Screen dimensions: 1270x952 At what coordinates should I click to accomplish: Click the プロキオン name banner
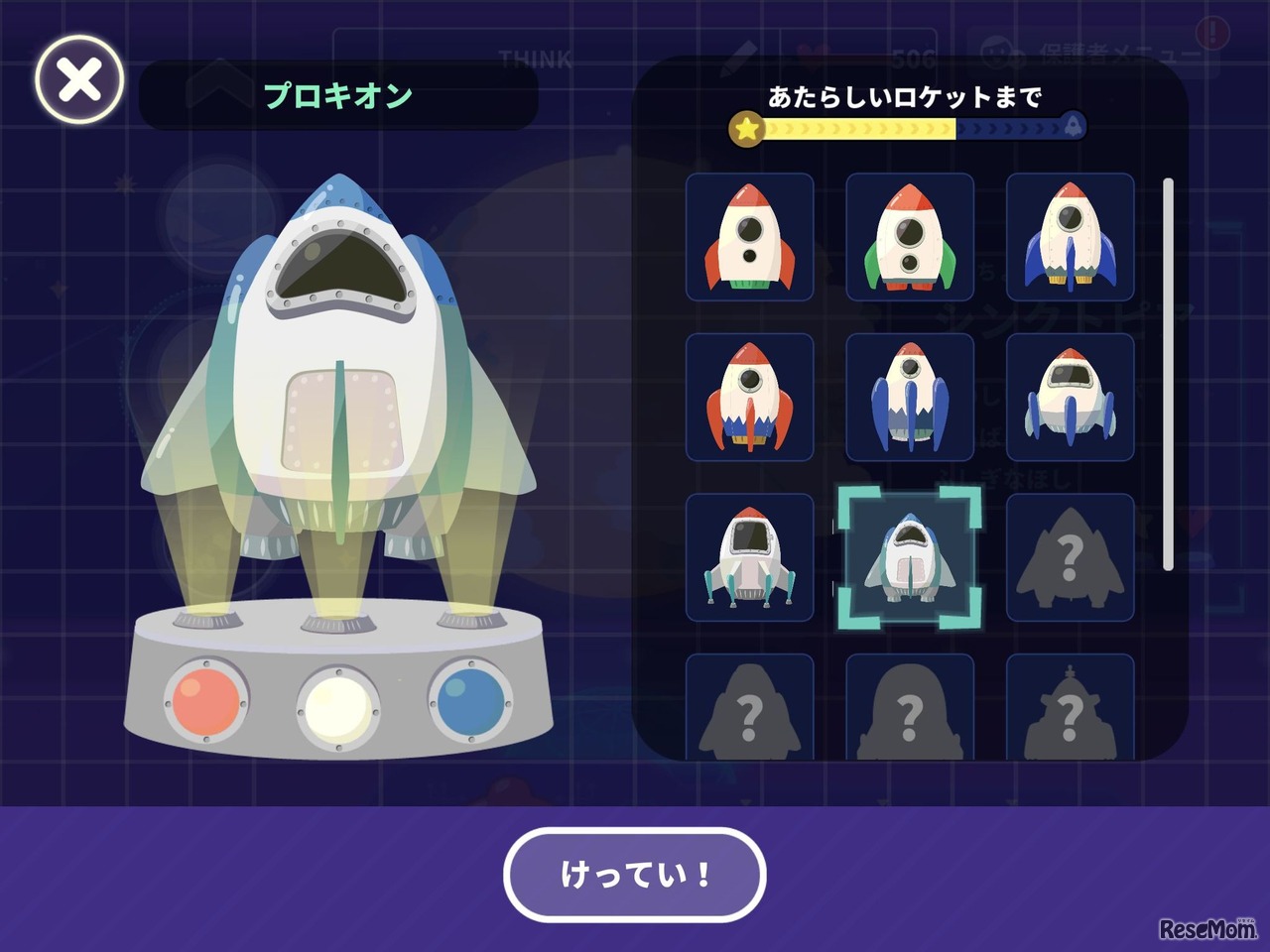(x=340, y=94)
